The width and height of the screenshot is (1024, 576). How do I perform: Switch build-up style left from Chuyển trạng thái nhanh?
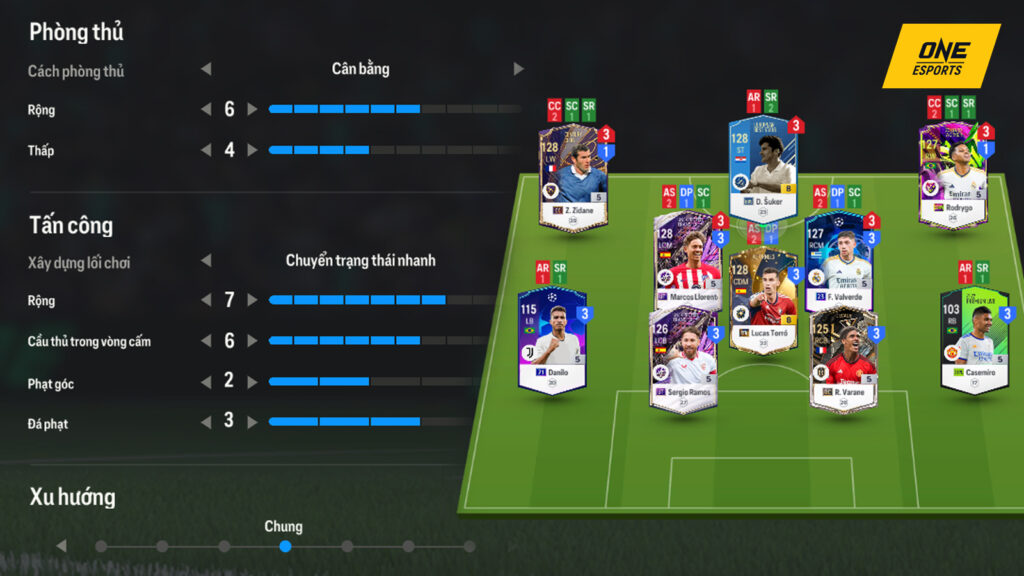(x=206, y=260)
